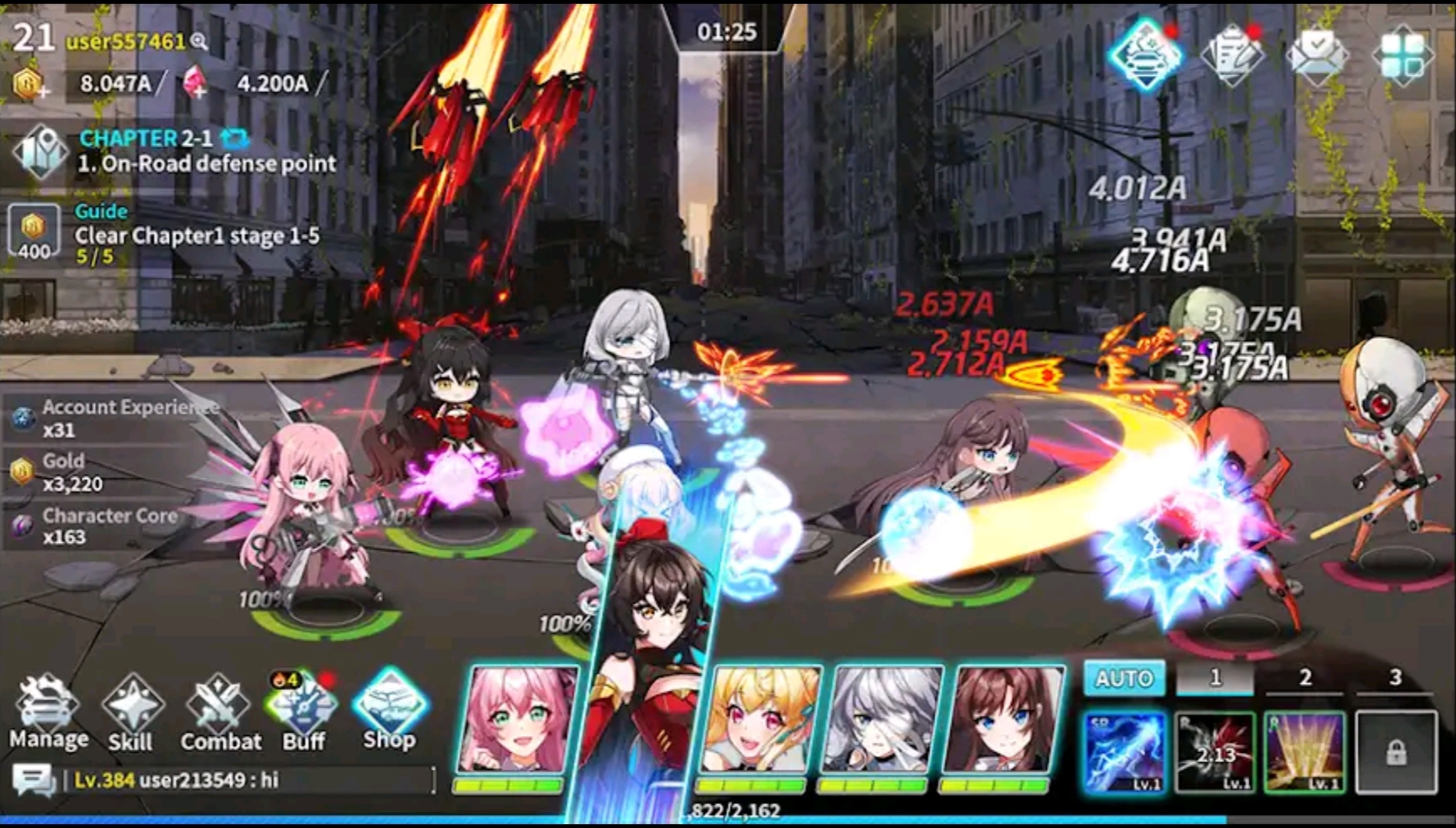Toggle stage repeat next to Chapter 2-1
The width and height of the screenshot is (1456, 828).
click(233, 136)
